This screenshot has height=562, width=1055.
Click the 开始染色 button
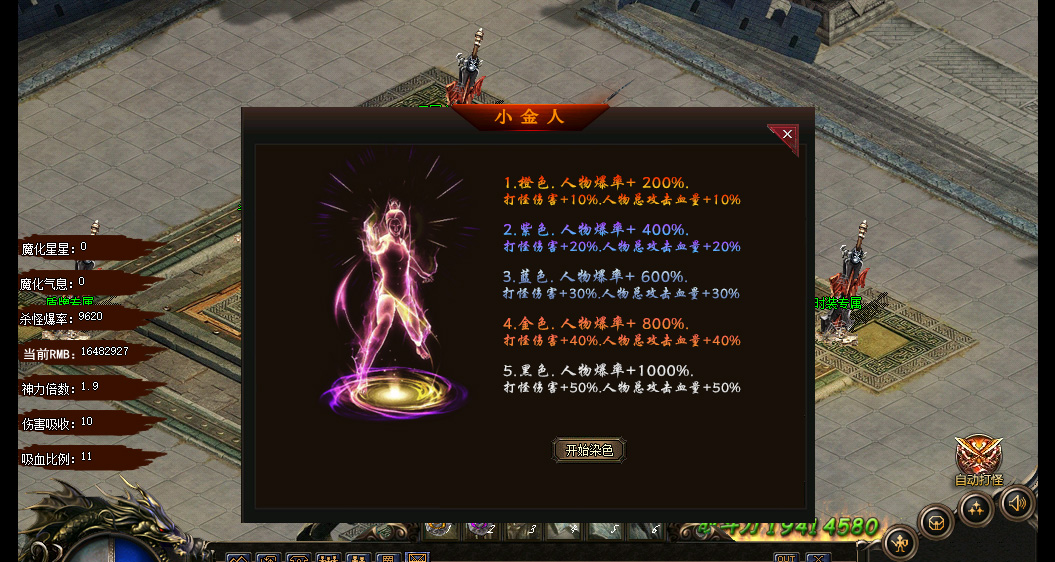click(x=590, y=450)
